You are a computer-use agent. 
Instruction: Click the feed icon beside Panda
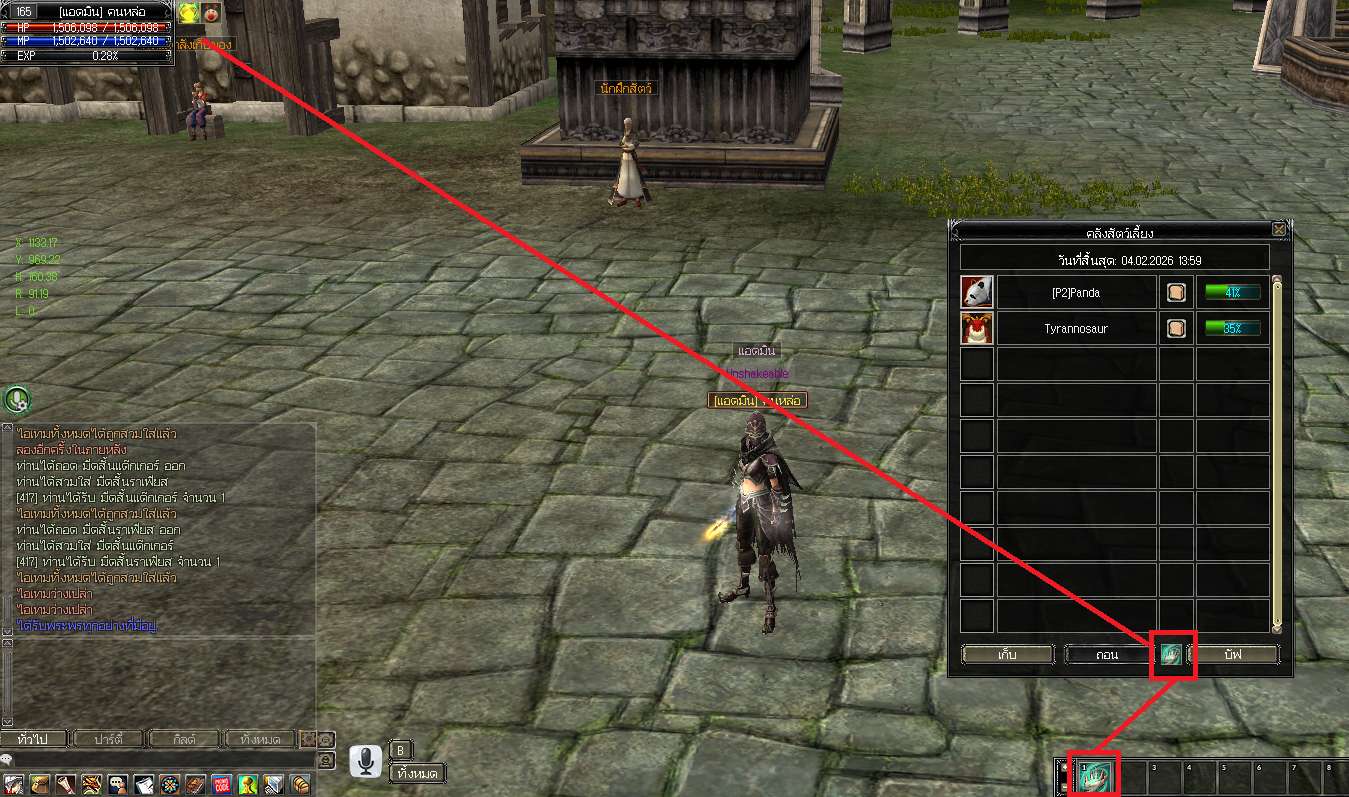pos(1176,293)
